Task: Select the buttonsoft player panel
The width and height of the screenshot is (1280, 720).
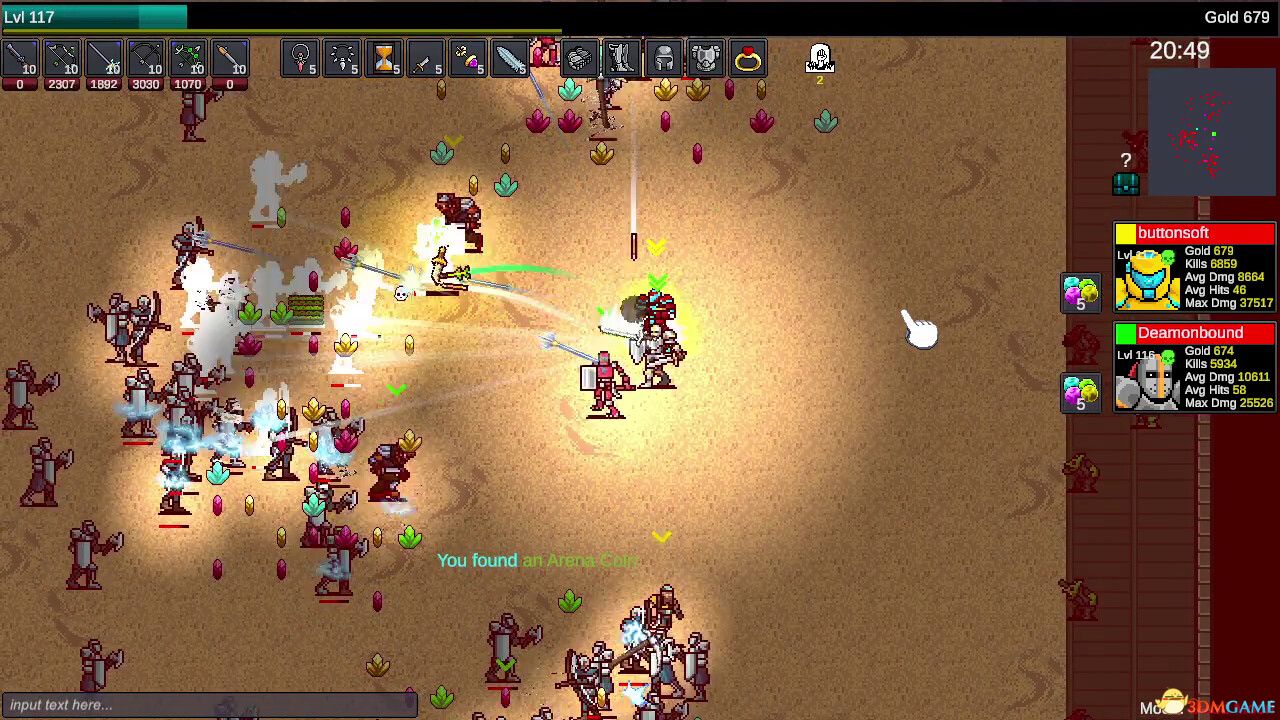Action: click(x=1195, y=267)
